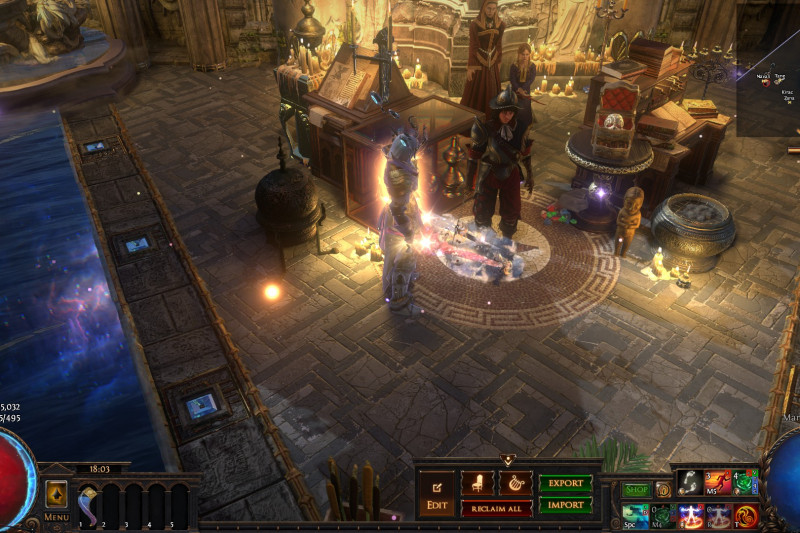Select the glowing figure aura skill

click(x=690, y=516)
